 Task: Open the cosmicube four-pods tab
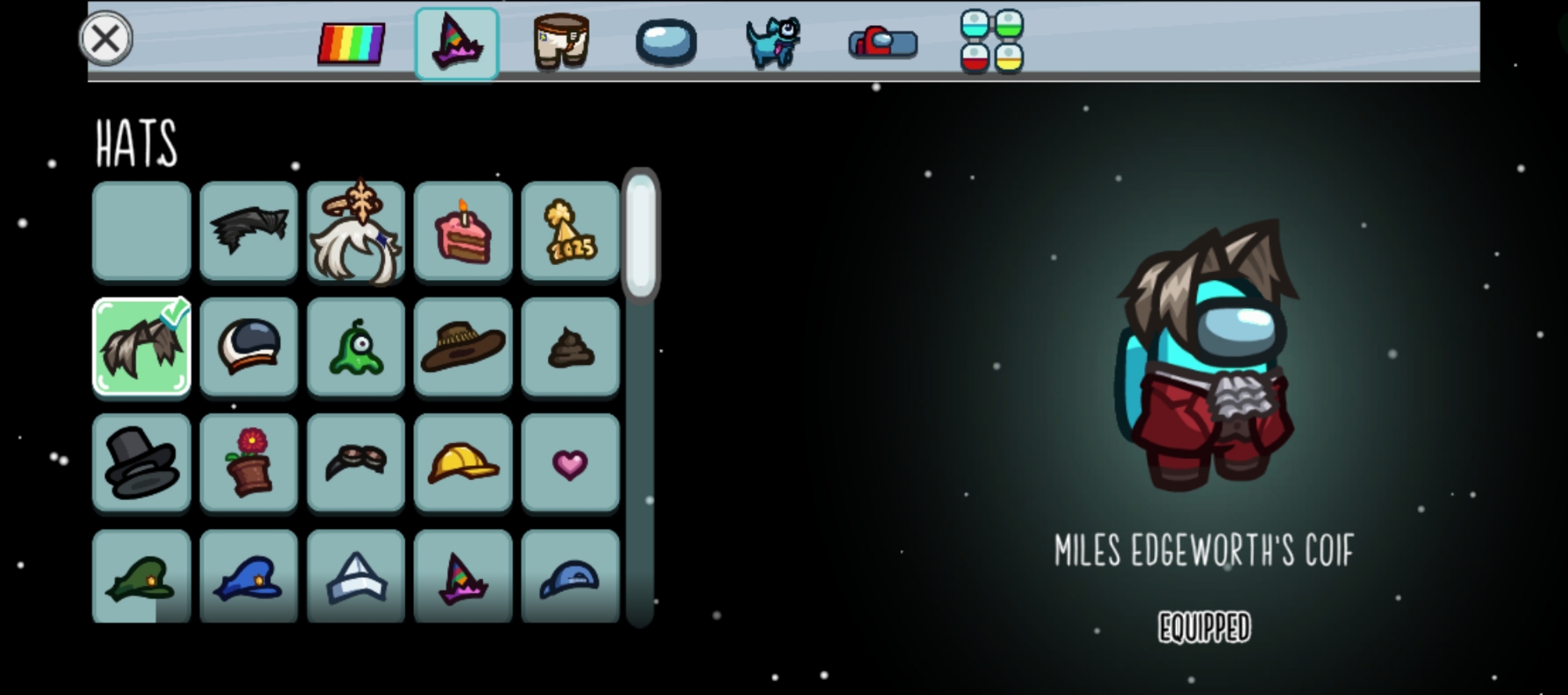point(992,42)
